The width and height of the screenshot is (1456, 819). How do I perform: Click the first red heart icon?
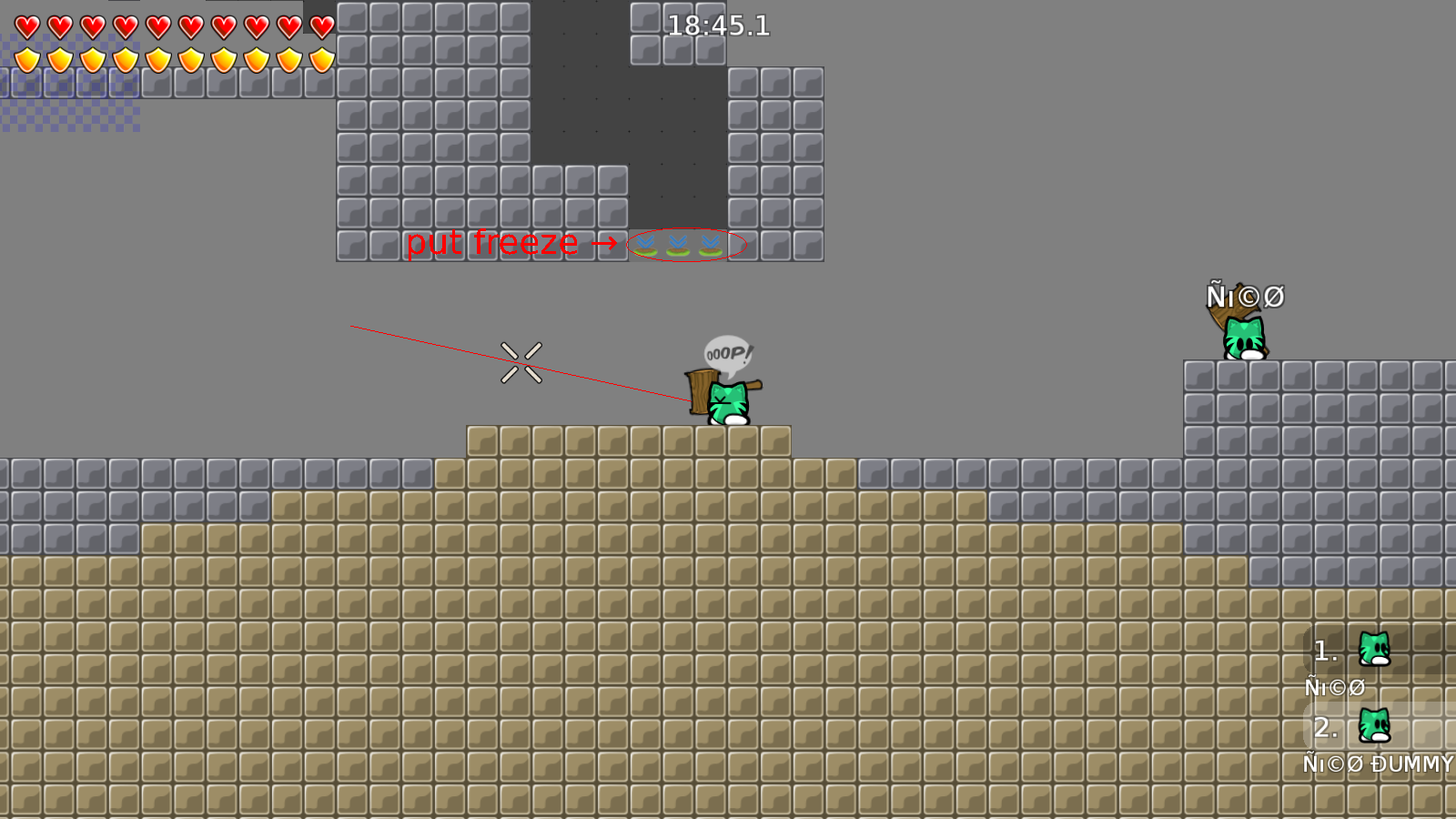point(25,27)
